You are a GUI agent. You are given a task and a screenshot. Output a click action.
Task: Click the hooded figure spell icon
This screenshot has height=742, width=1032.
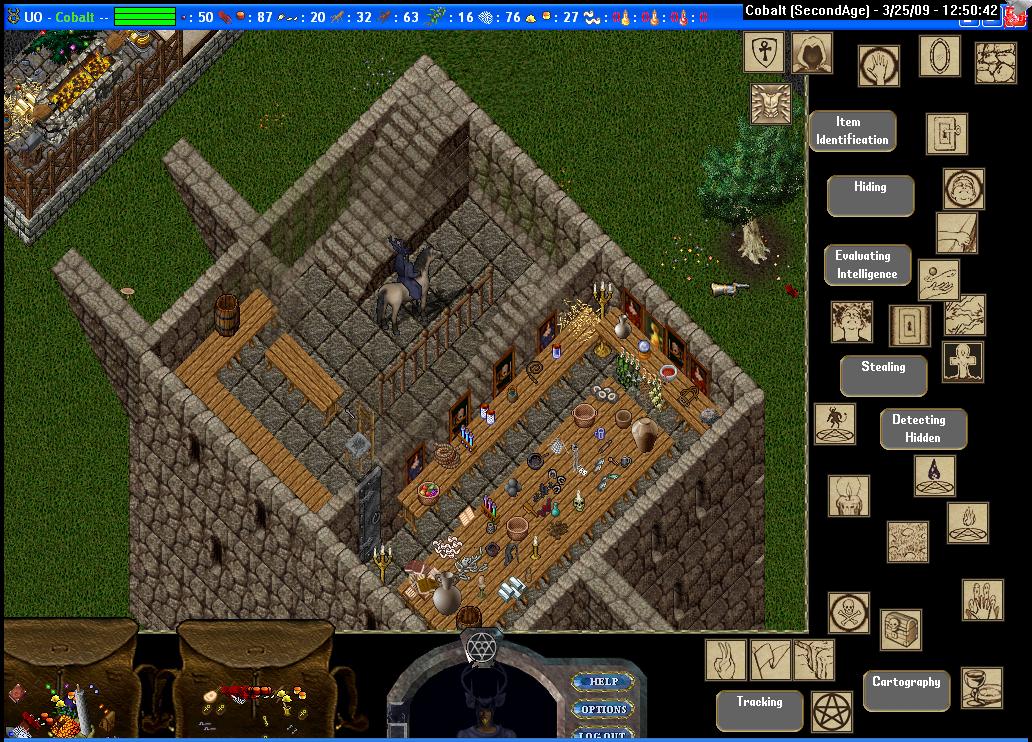pyautogui.click(x=811, y=53)
